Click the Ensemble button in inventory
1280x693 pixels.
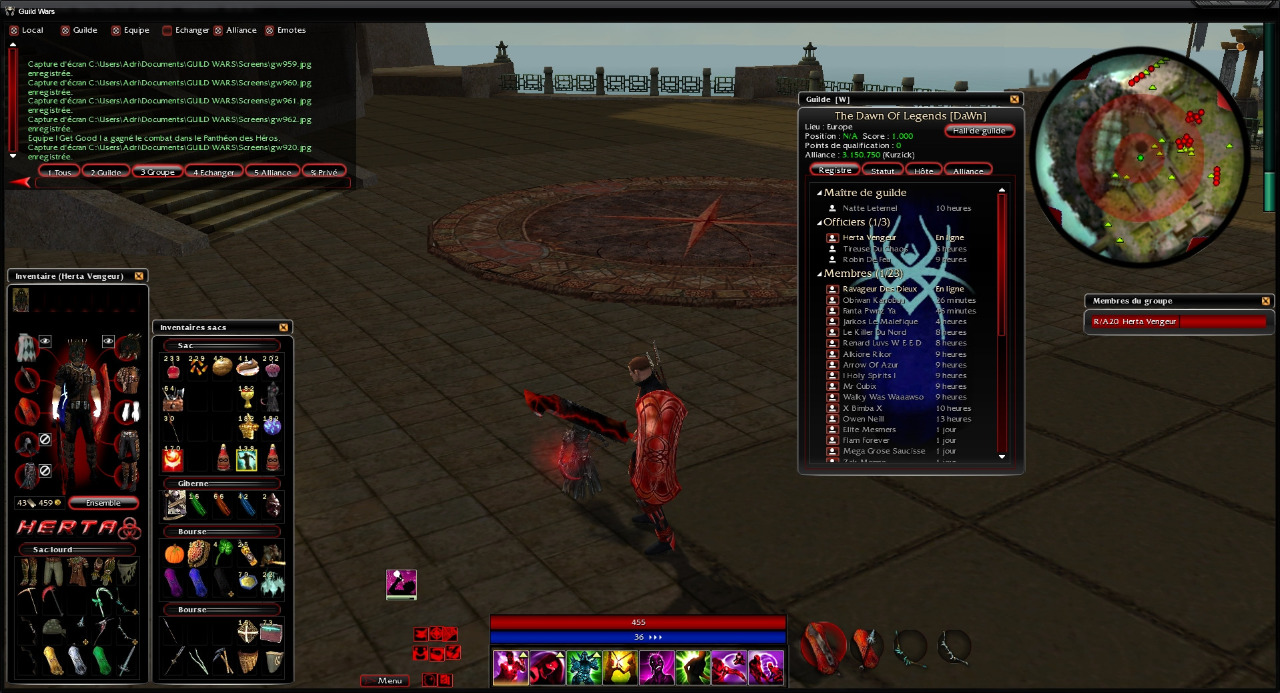coord(103,503)
